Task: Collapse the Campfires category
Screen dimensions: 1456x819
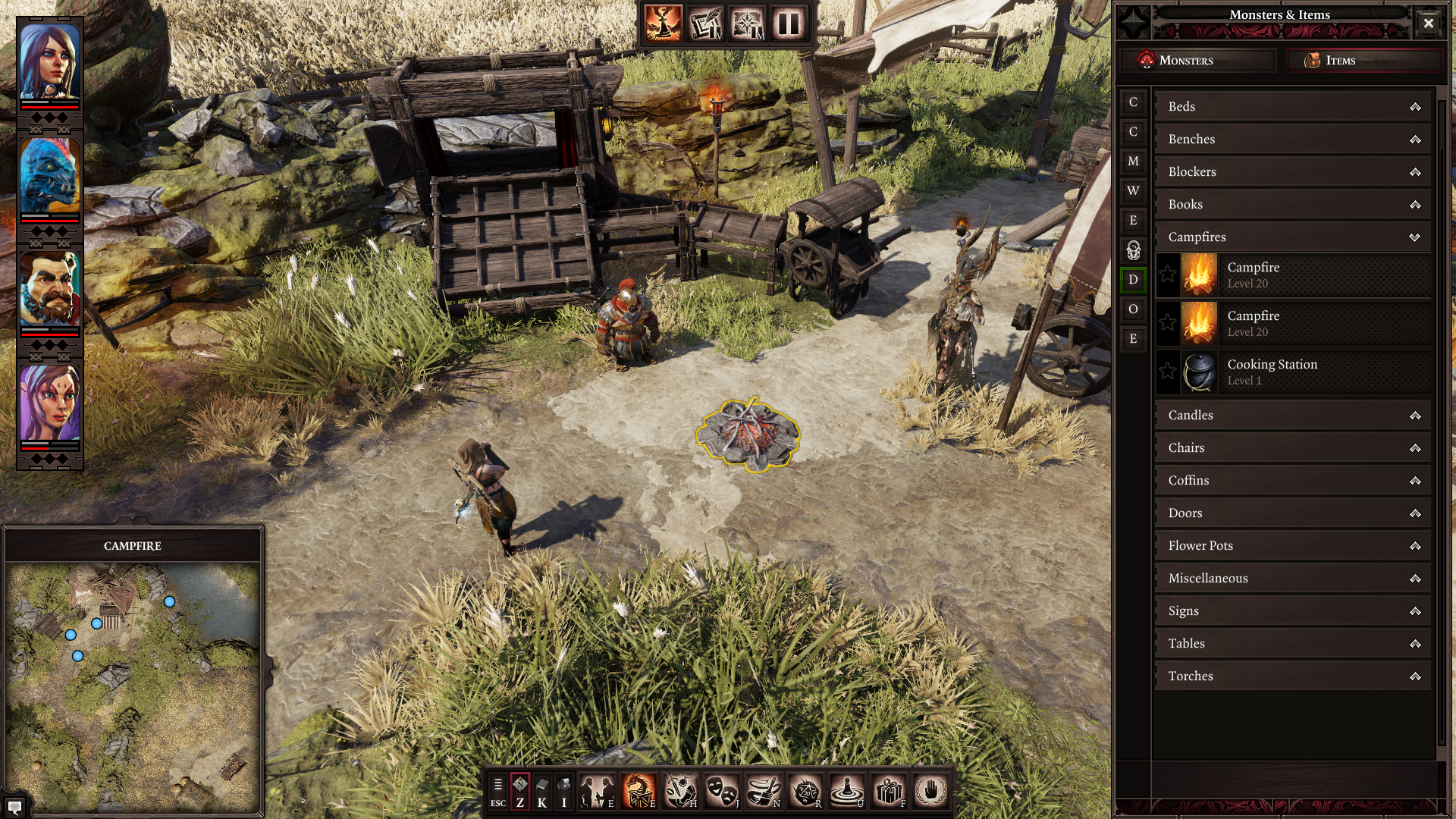Action: [1292, 237]
